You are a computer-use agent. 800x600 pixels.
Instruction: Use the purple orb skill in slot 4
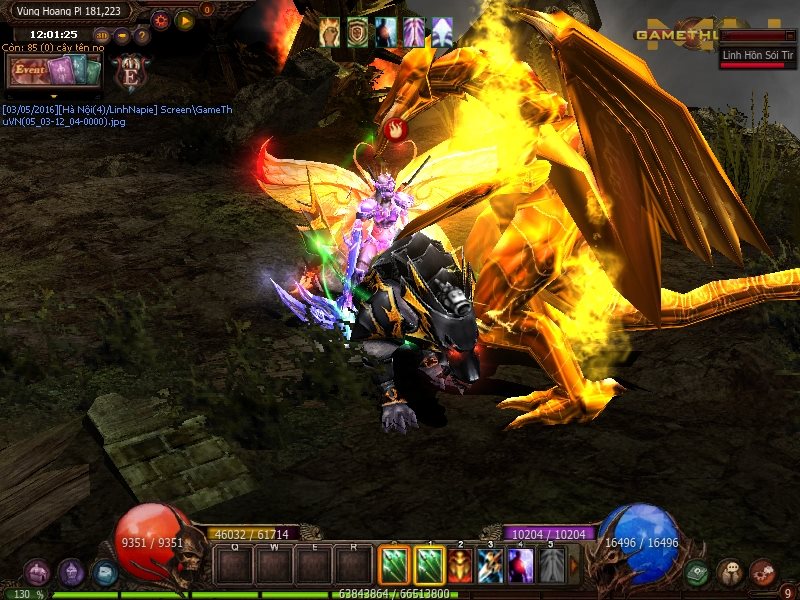click(x=521, y=566)
